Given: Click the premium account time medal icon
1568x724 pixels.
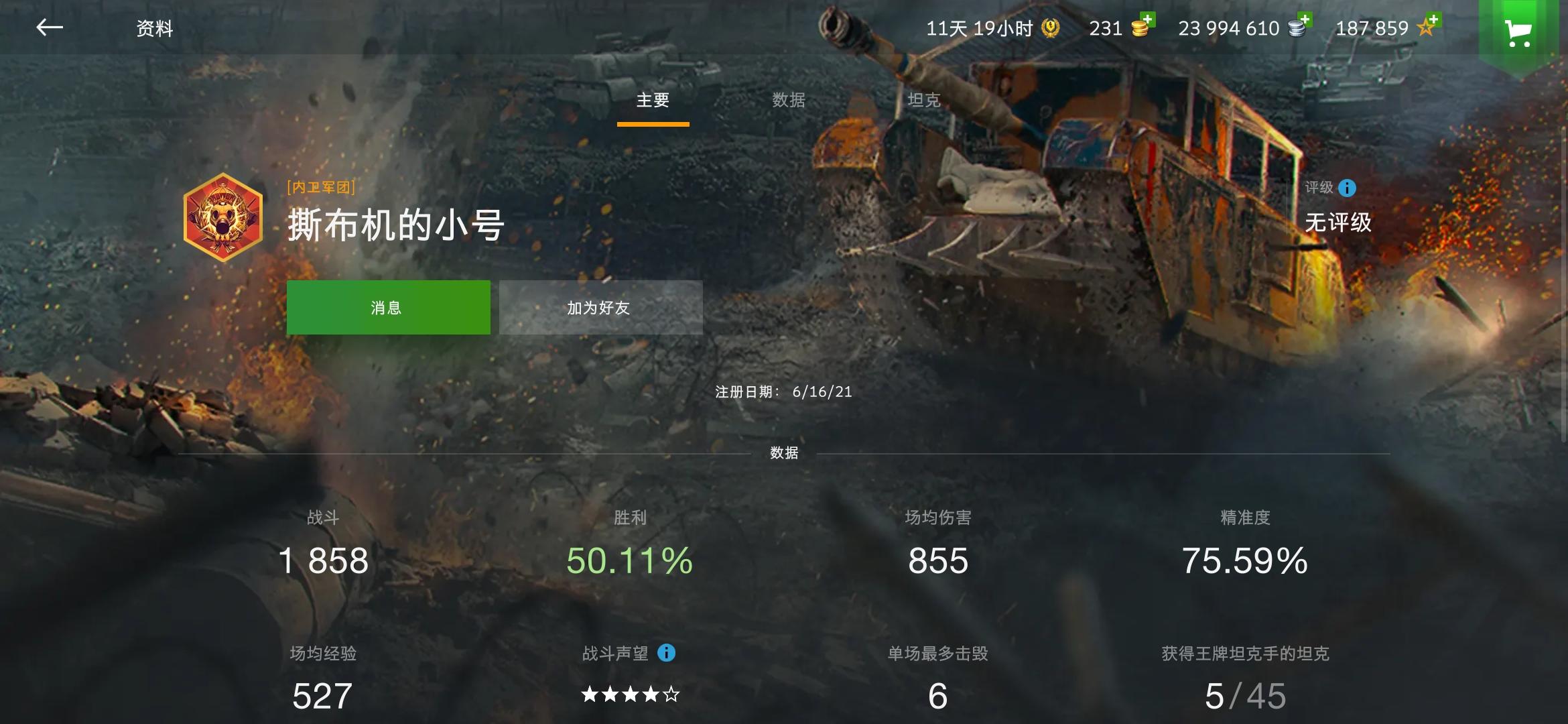Looking at the screenshot, I should (1050, 28).
